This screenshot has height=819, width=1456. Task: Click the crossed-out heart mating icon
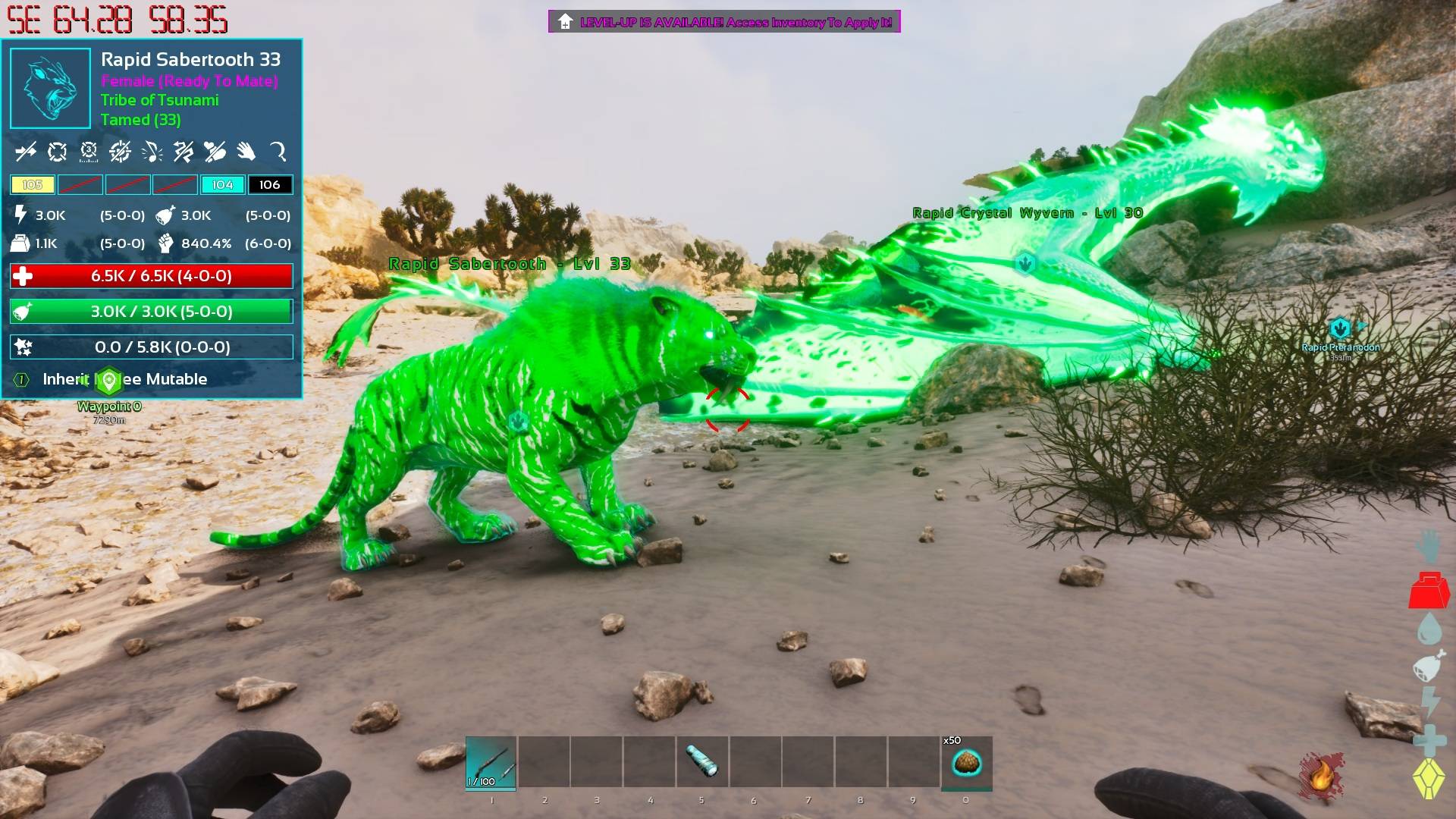pos(215,152)
